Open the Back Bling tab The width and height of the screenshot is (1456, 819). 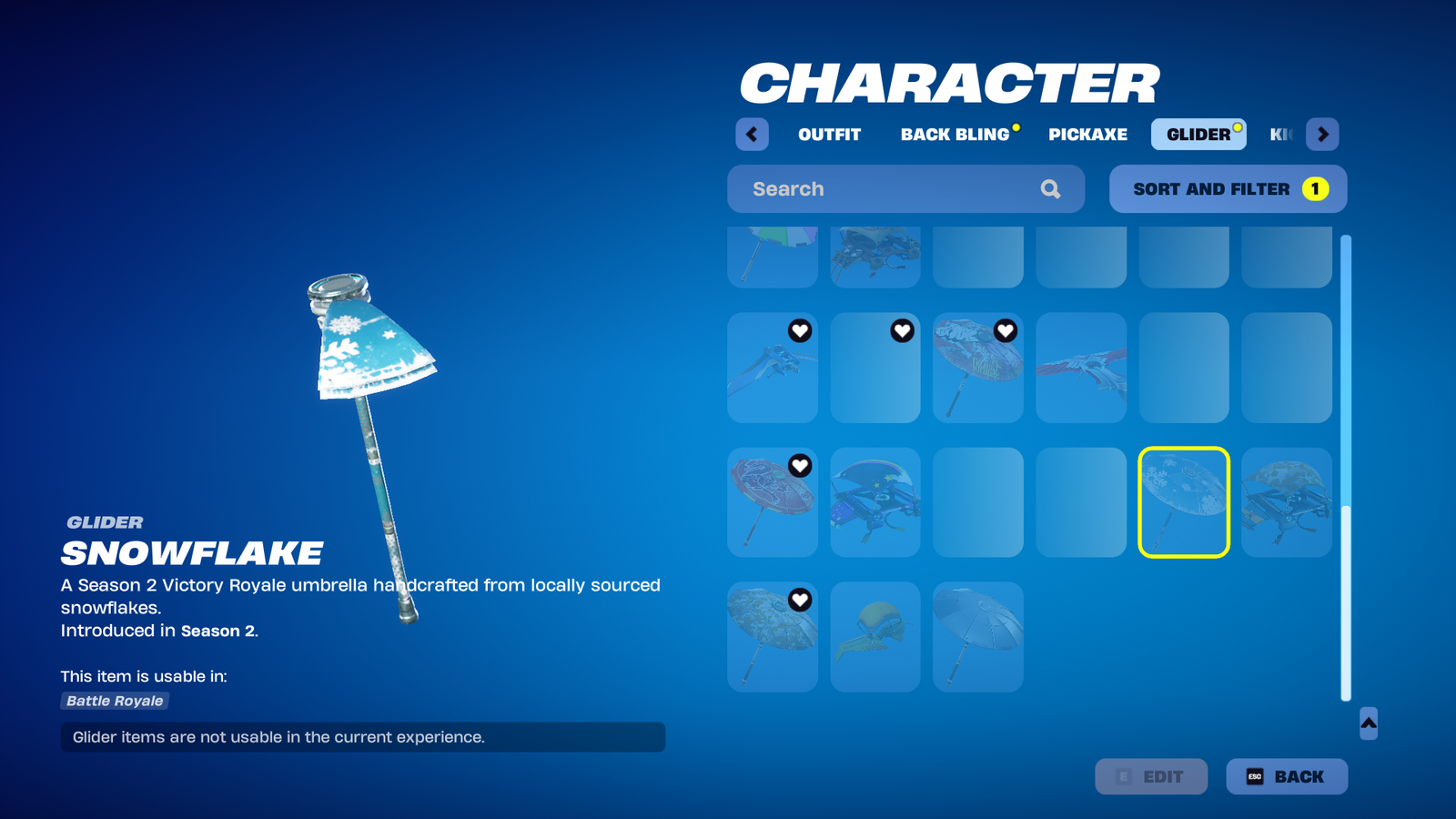click(x=955, y=135)
